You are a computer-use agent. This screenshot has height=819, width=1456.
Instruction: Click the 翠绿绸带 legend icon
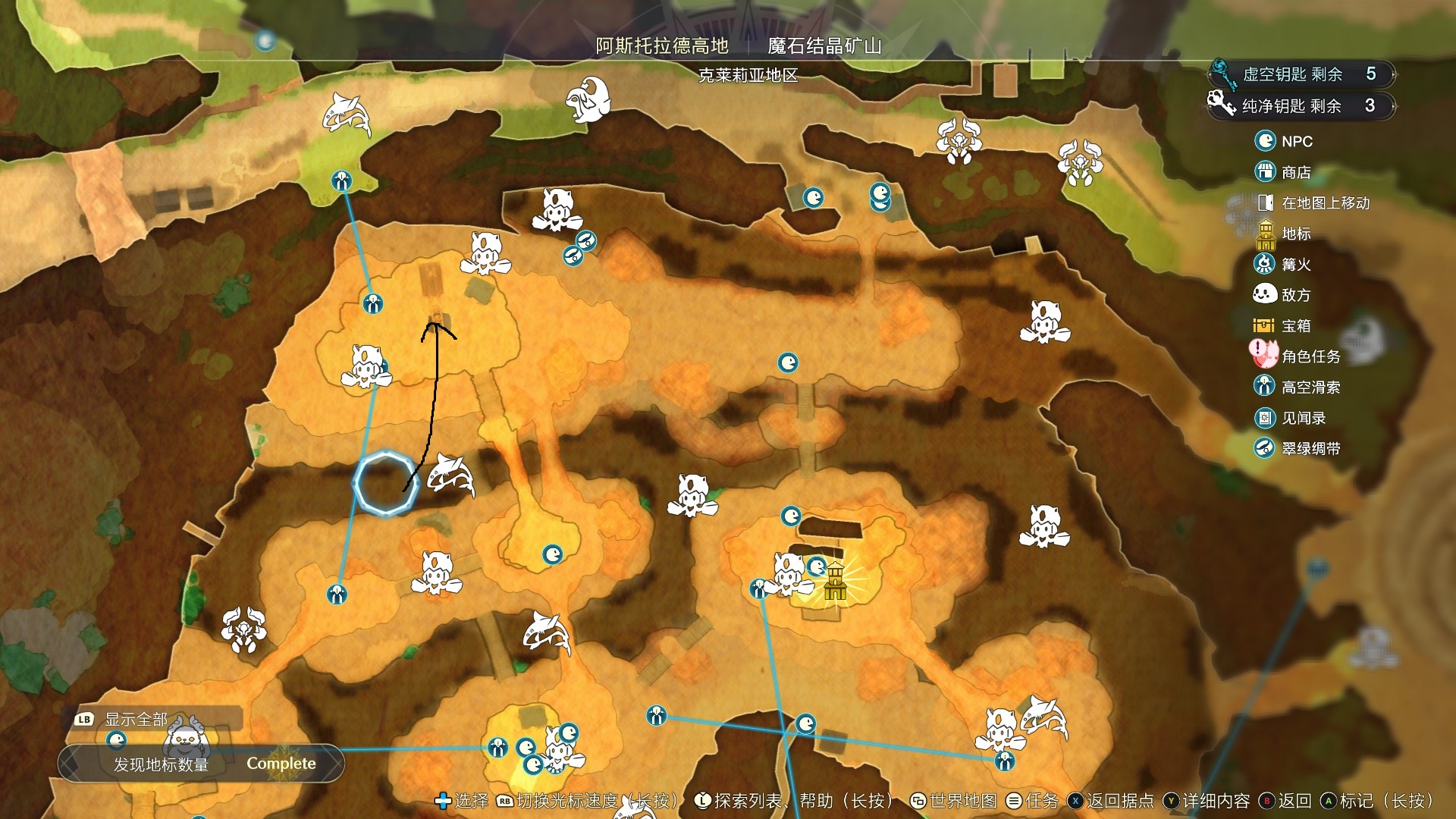(1263, 448)
